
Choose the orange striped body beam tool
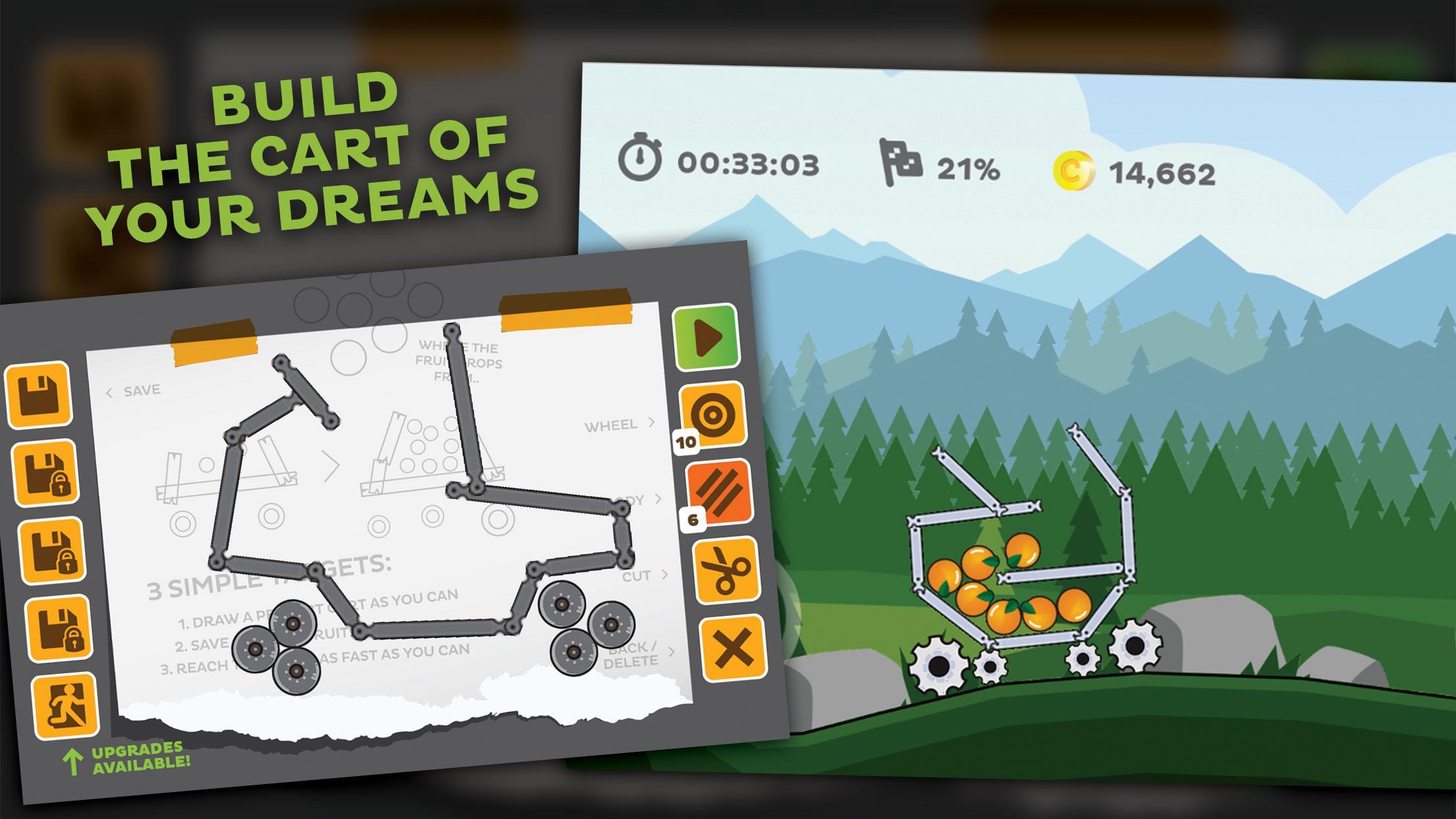pos(720,491)
